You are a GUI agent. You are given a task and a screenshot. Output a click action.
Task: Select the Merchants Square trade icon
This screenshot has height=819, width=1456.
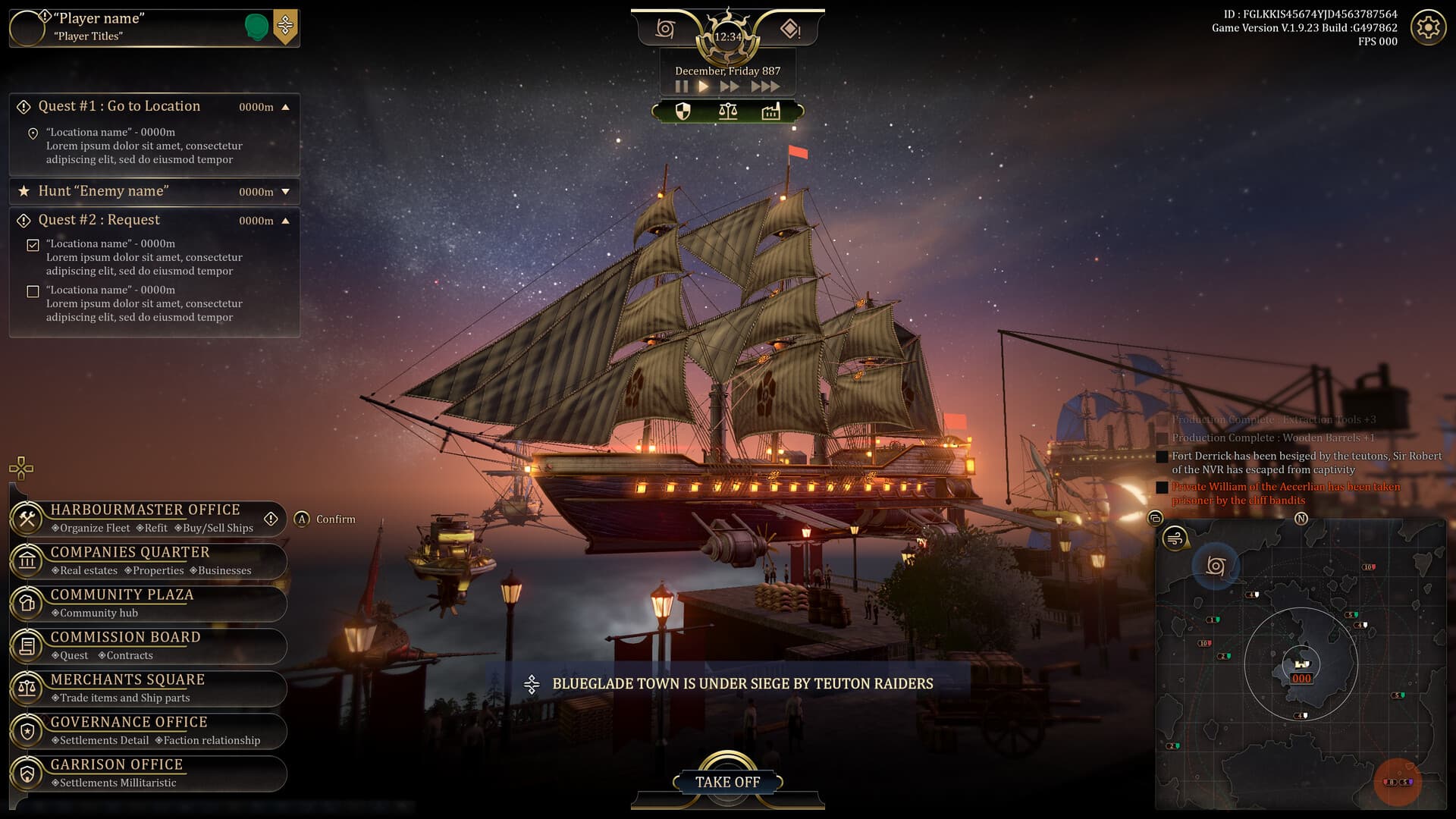point(27,689)
